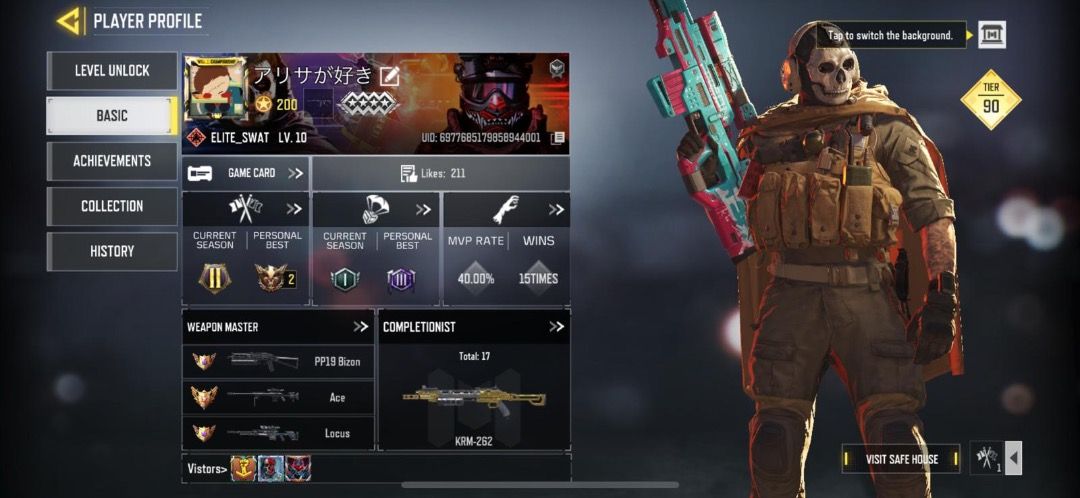The height and width of the screenshot is (498, 1080).
Task: Open the Tier 90 badge
Action: (x=990, y=100)
